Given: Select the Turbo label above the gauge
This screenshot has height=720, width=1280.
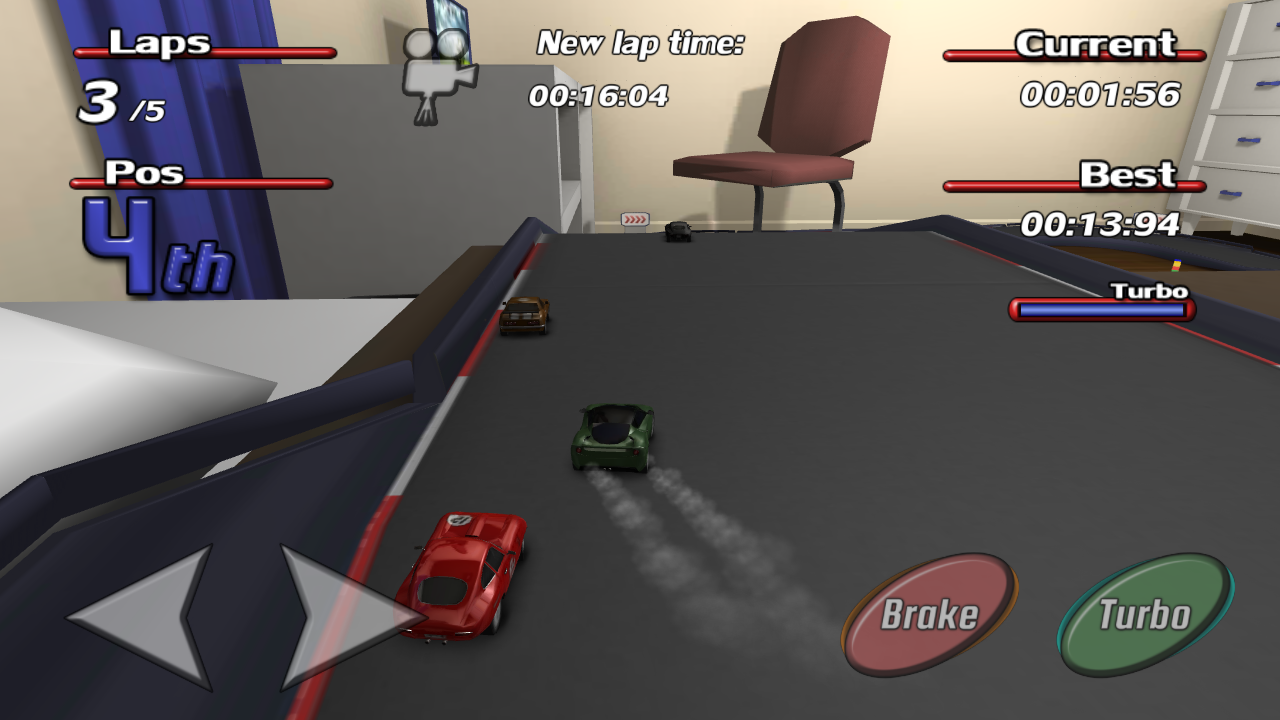Looking at the screenshot, I should (x=1148, y=288).
